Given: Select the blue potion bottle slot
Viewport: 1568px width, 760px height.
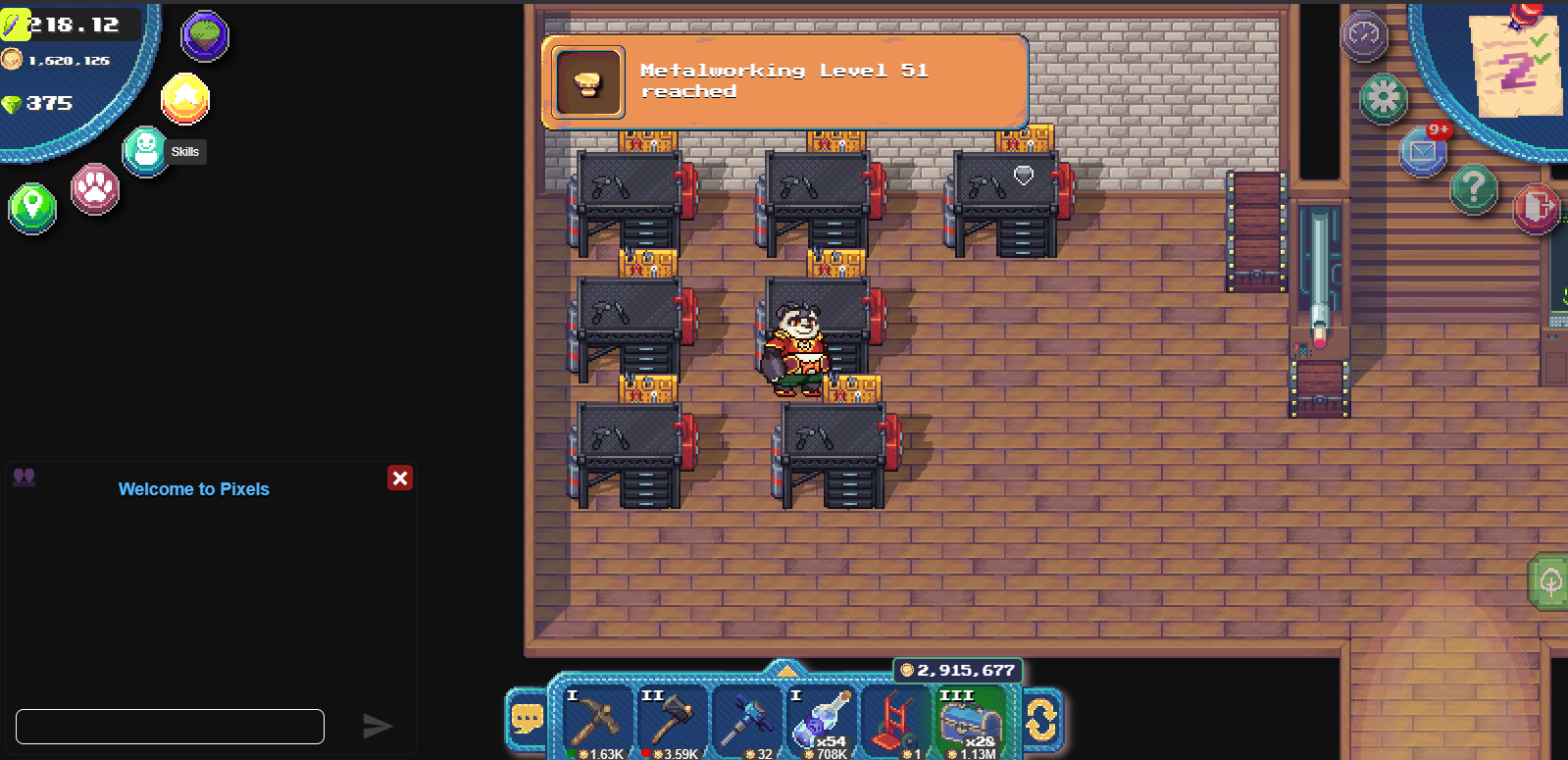Looking at the screenshot, I should 820,723.
